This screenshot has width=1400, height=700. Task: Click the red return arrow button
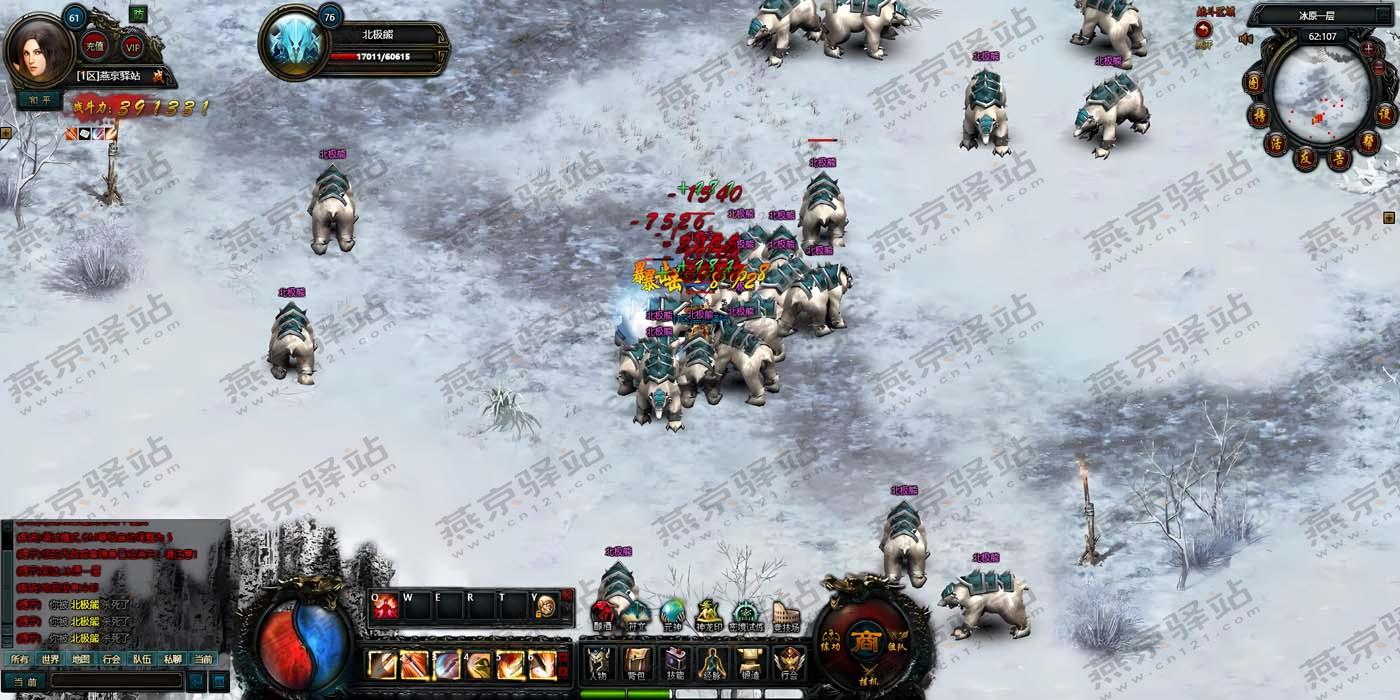point(1203,31)
